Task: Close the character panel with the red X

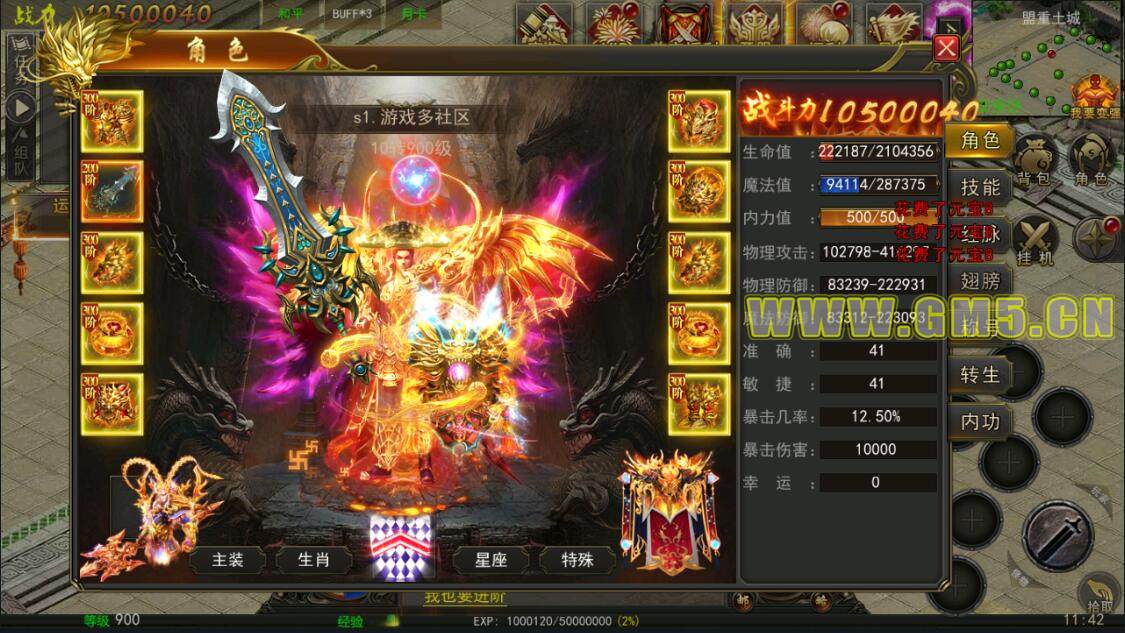Action: (946, 48)
